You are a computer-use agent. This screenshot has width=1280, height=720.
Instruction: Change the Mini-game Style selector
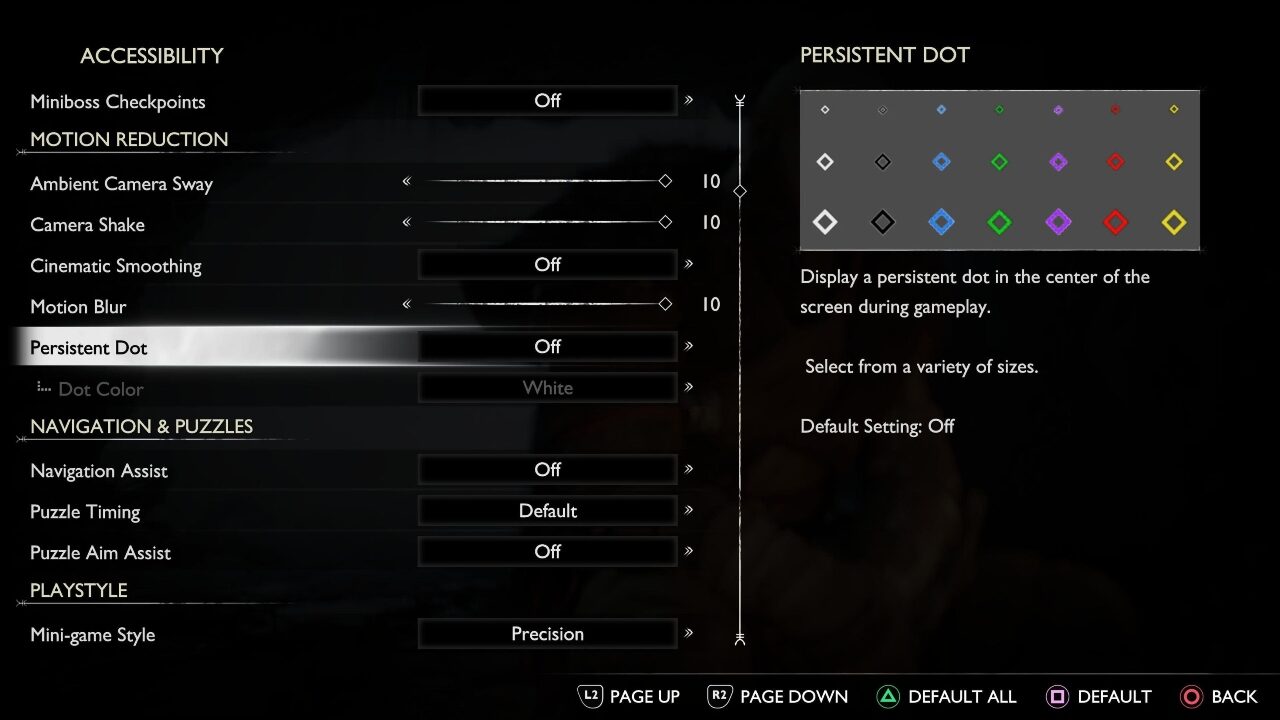coord(547,633)
